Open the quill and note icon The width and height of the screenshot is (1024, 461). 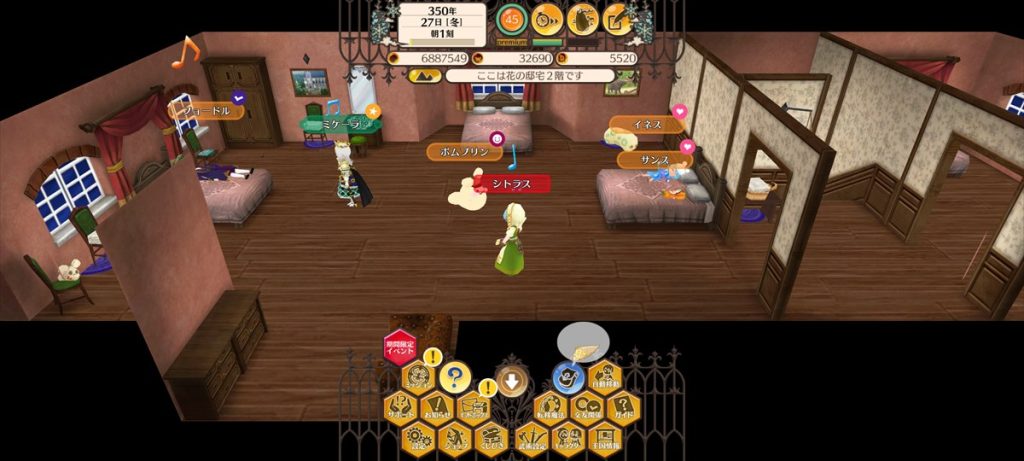[617, 17]
